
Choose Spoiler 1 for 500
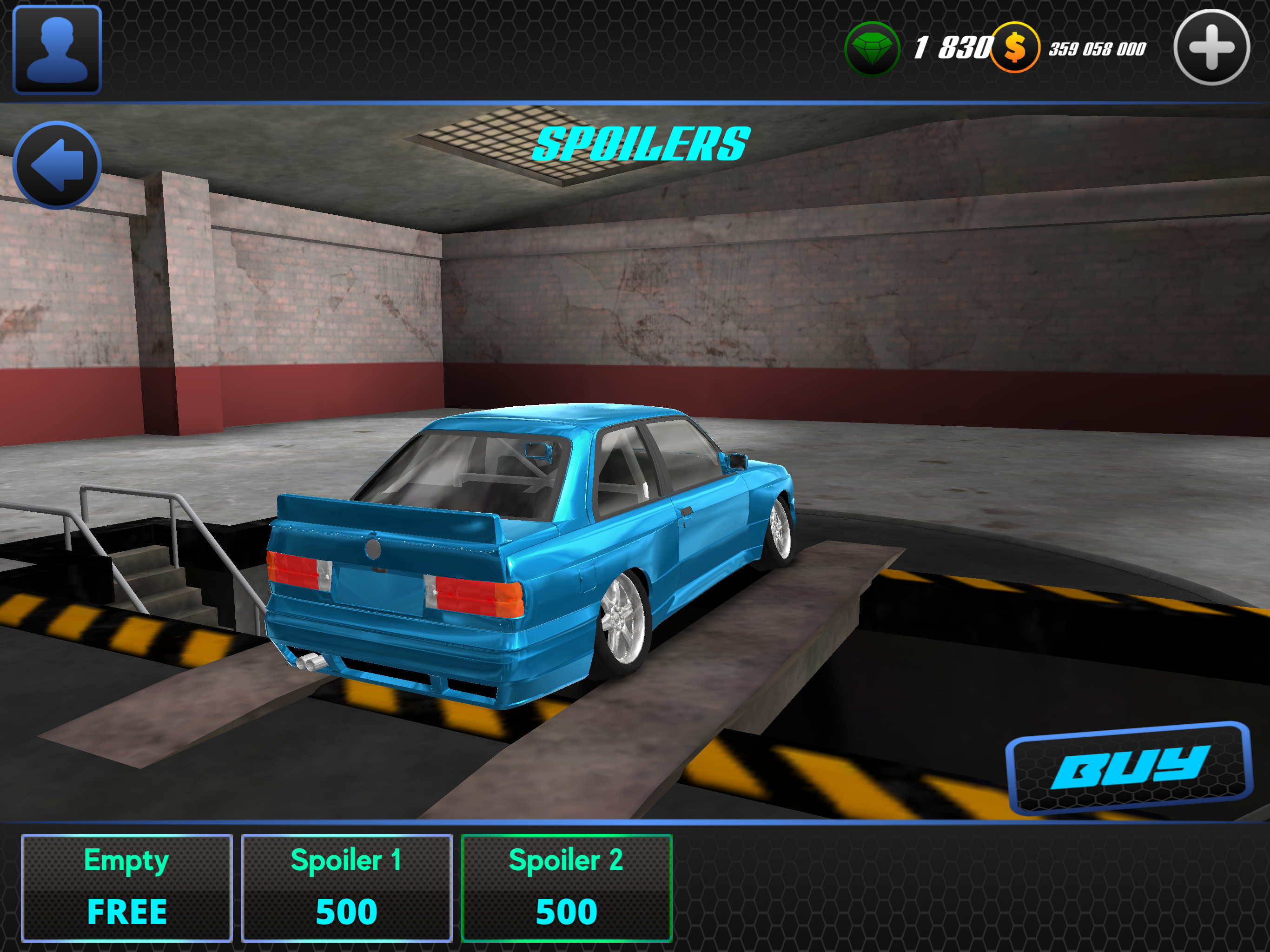346,887
